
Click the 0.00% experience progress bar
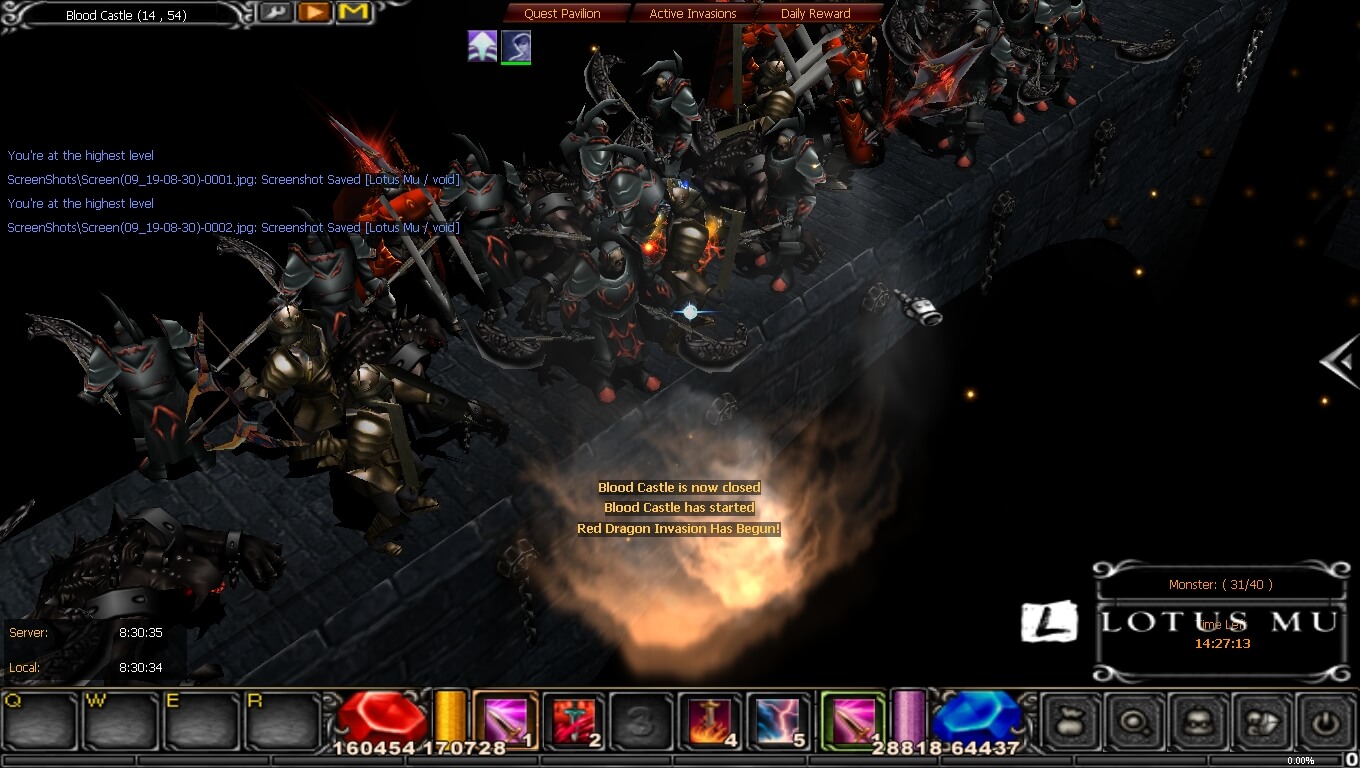(x=1300, y=760)
